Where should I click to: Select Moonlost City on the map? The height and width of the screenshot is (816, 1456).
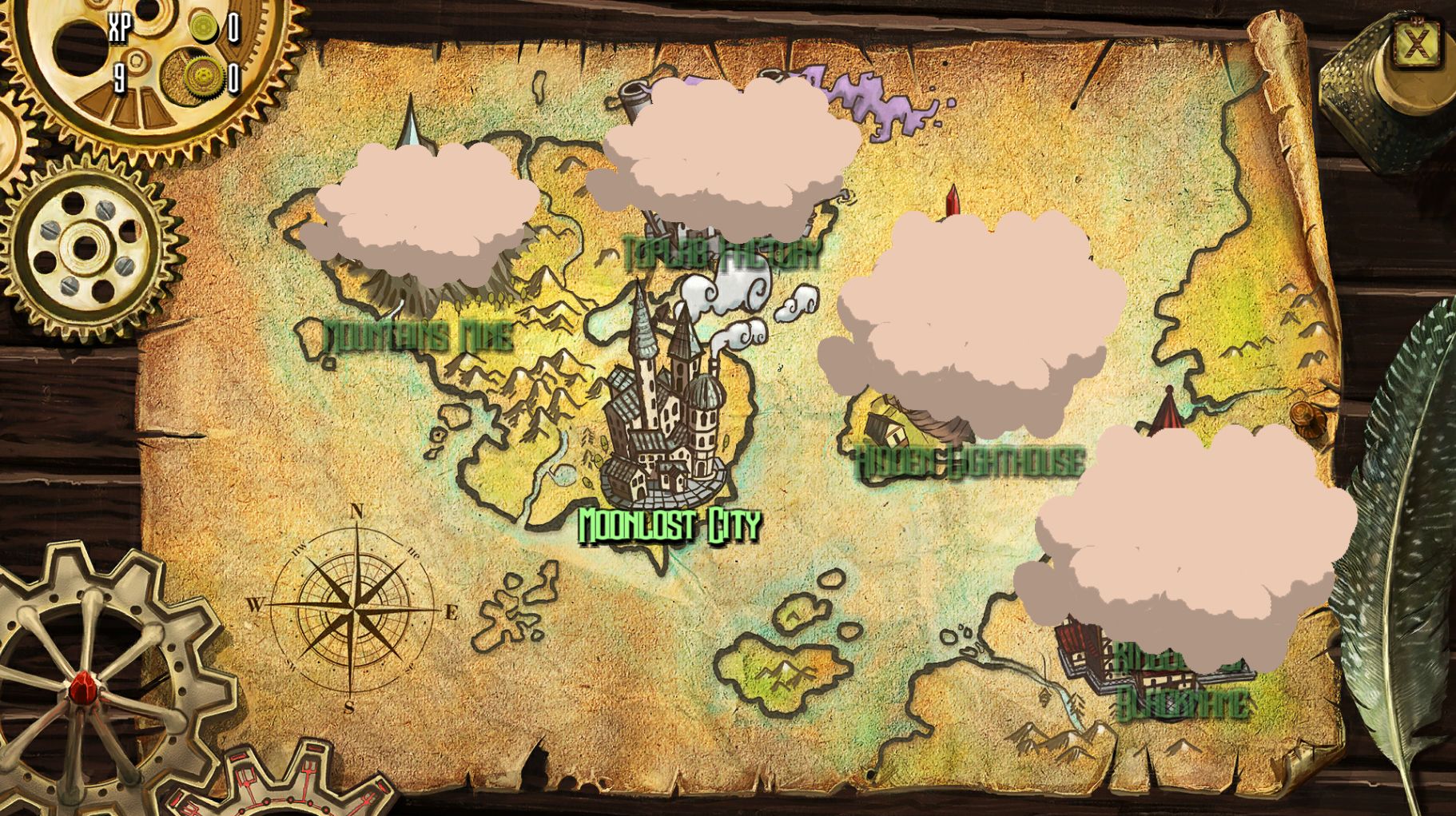point(668,525)
